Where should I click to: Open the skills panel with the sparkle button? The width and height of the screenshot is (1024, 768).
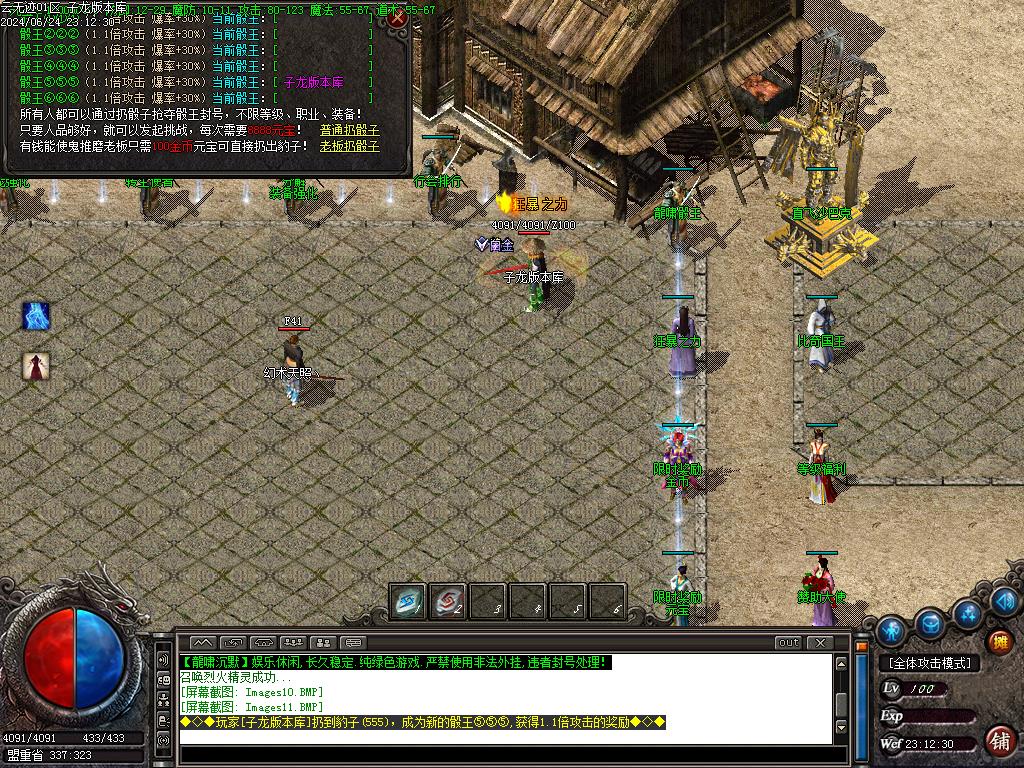pyautogui.click(x=968, y=612)
